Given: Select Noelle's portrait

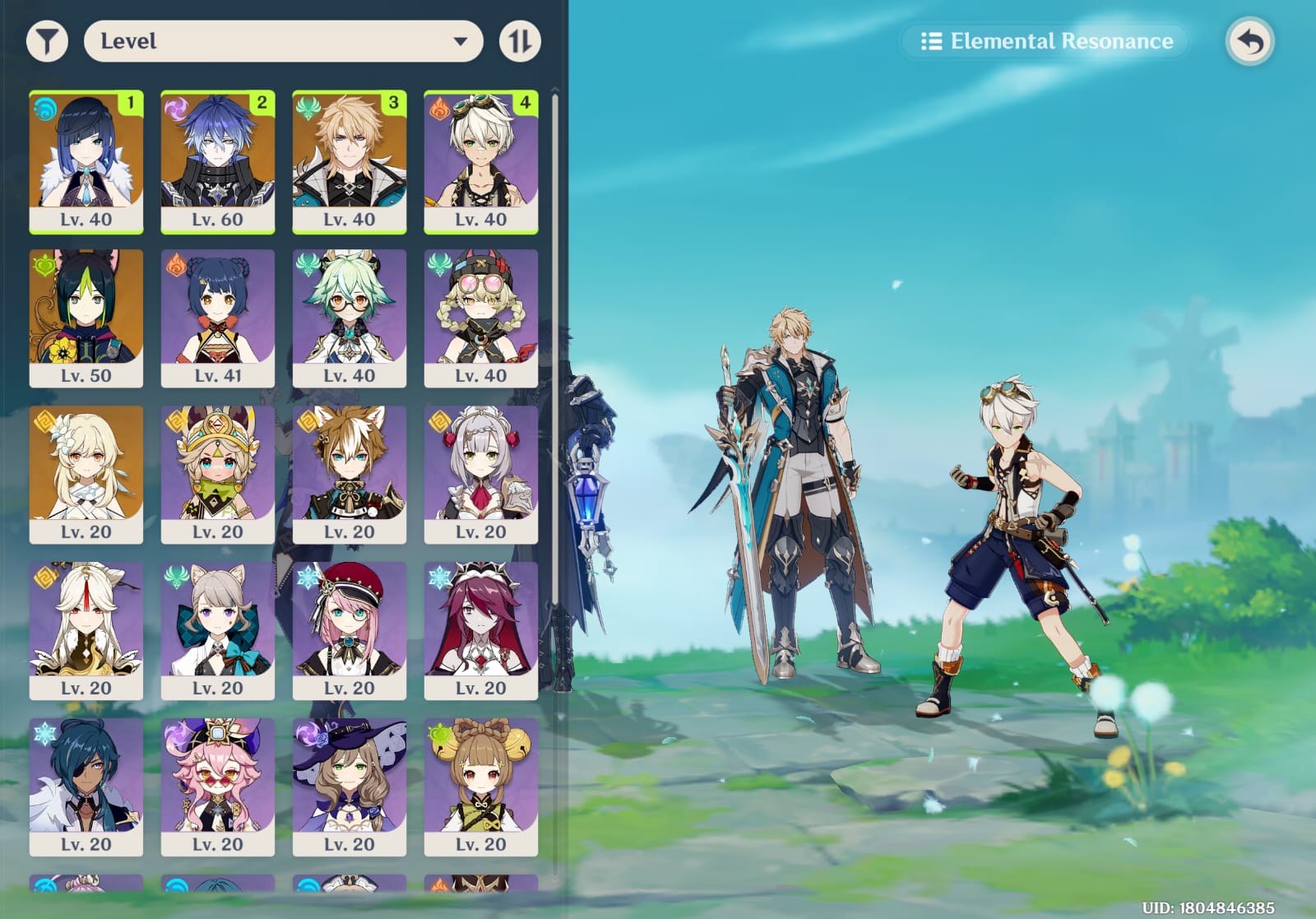Looking at the screenshot, I should pos(481,474).
